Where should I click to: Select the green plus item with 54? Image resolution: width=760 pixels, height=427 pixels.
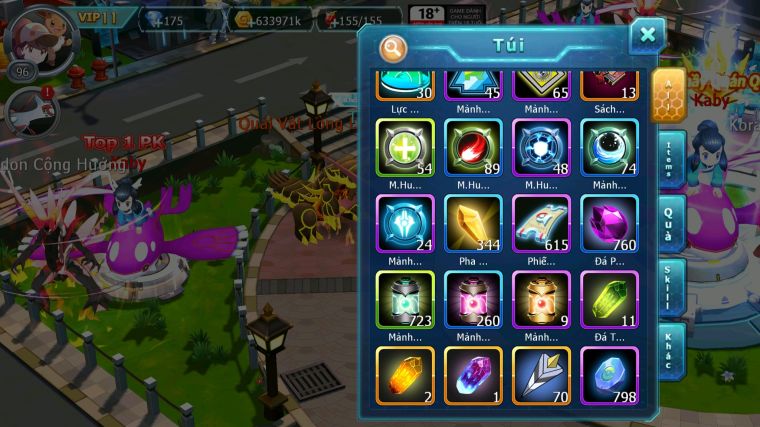coord(405,148)
